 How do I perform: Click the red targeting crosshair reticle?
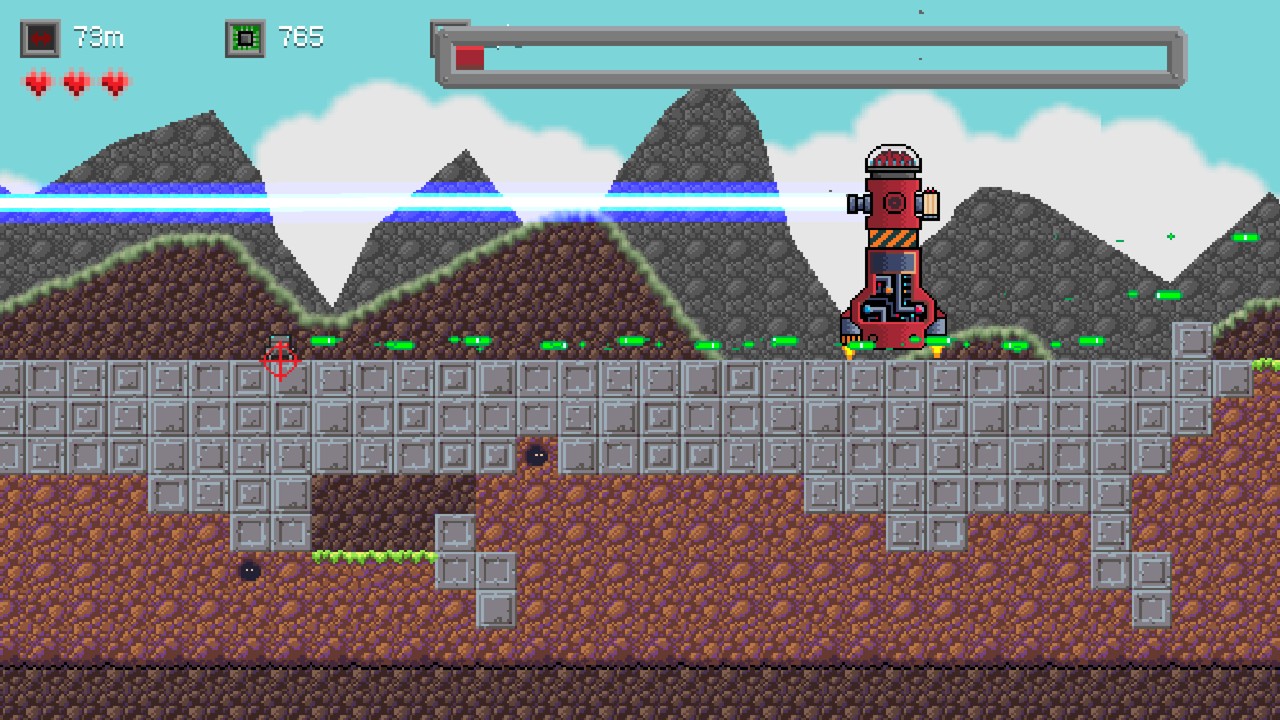pos(280,363)
